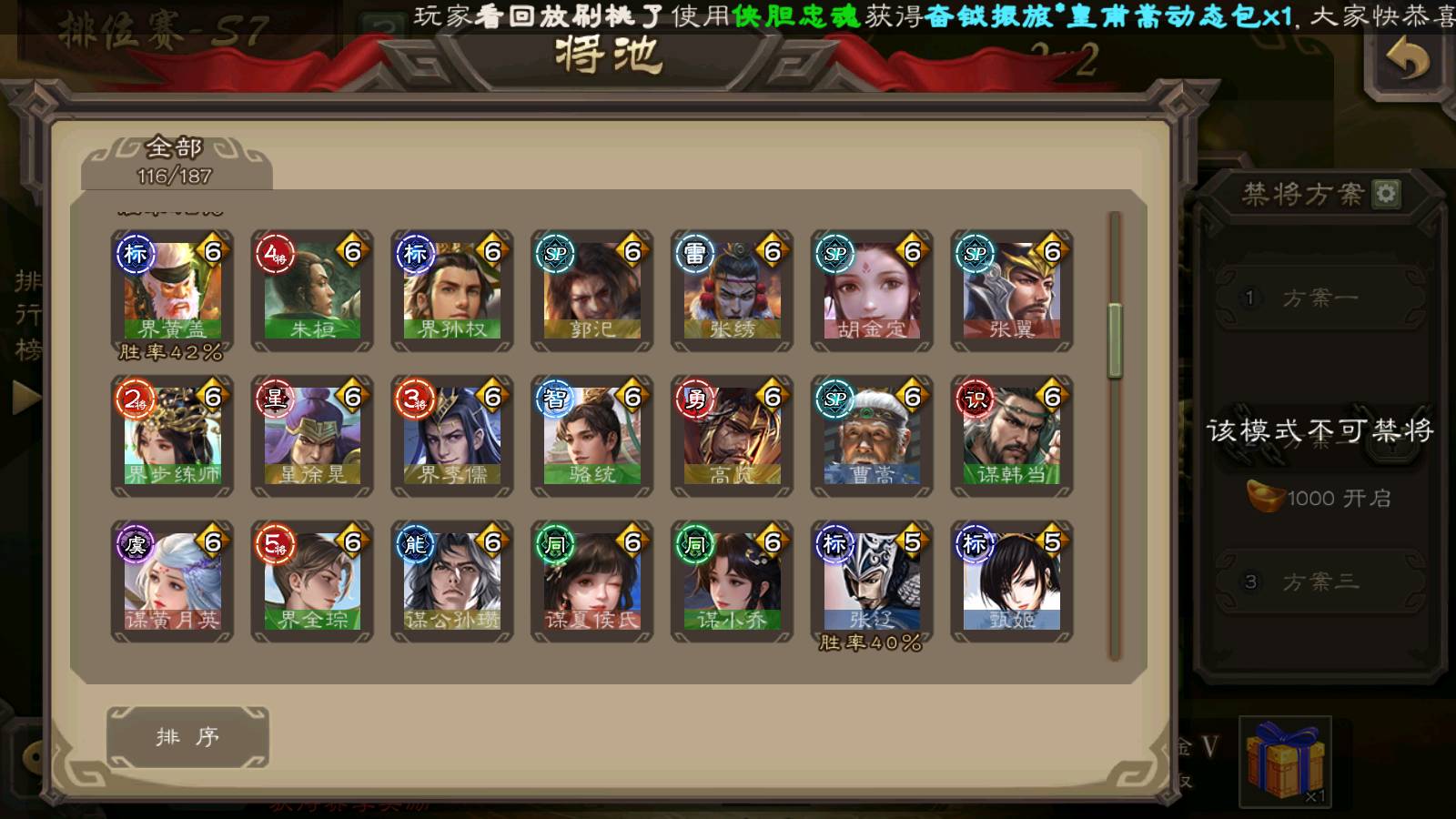Click the gift box icon
Image resolution: width=1456 pixels, height=819 pixels.
1285,762
